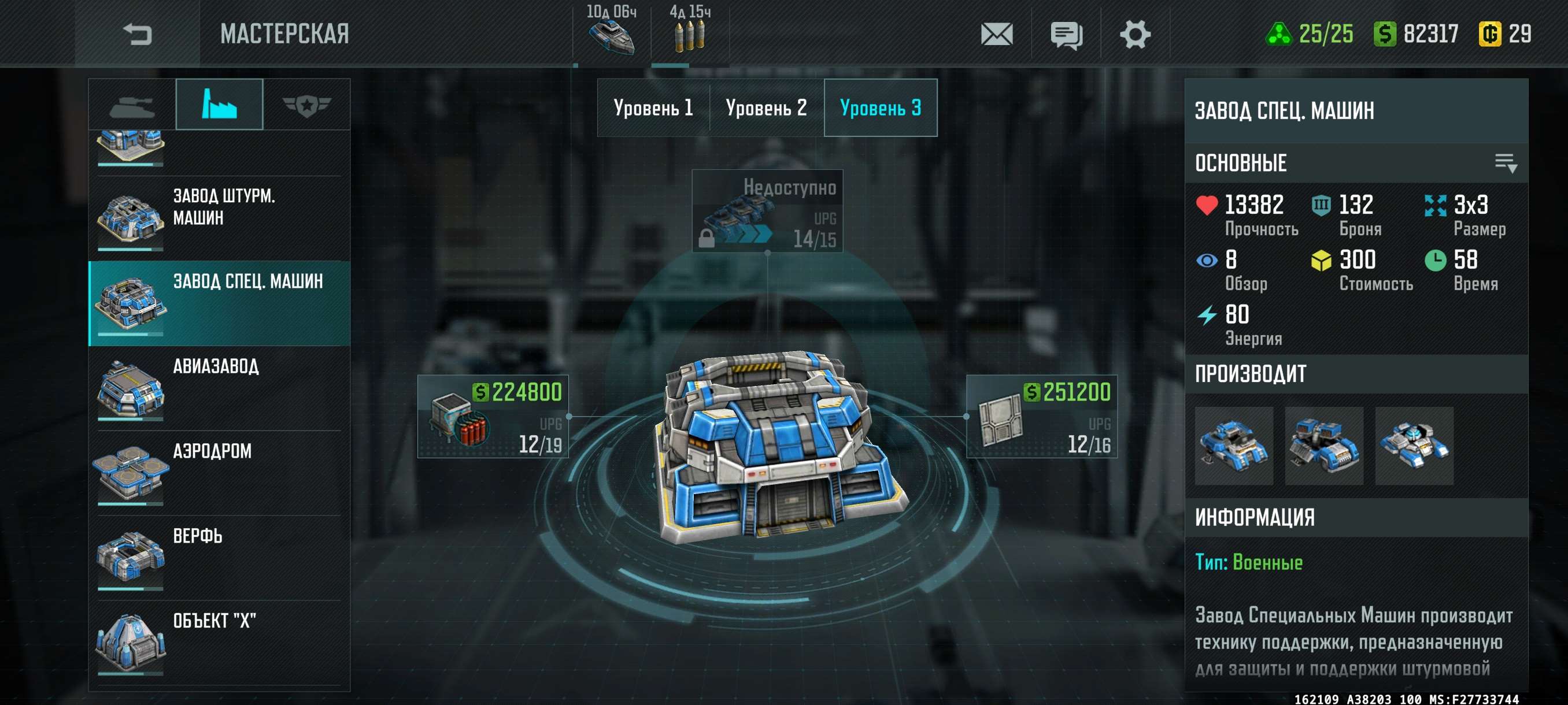1568x705 pixels.
Task: Show Уровень 2 of the building
Action: click(766, 107)
